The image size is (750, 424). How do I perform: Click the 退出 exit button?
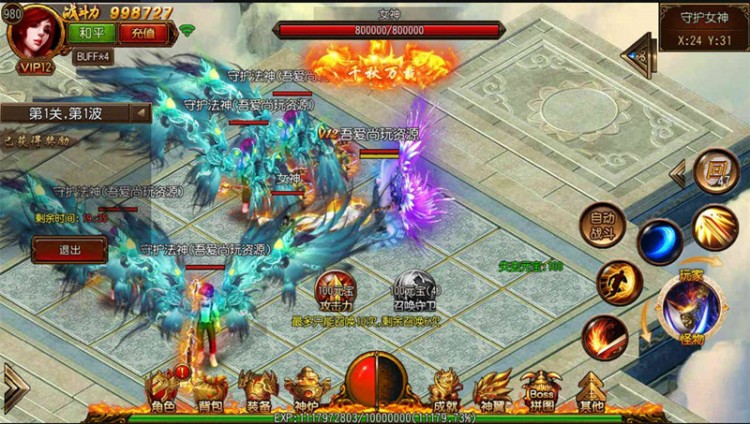[x=69, y=249]
